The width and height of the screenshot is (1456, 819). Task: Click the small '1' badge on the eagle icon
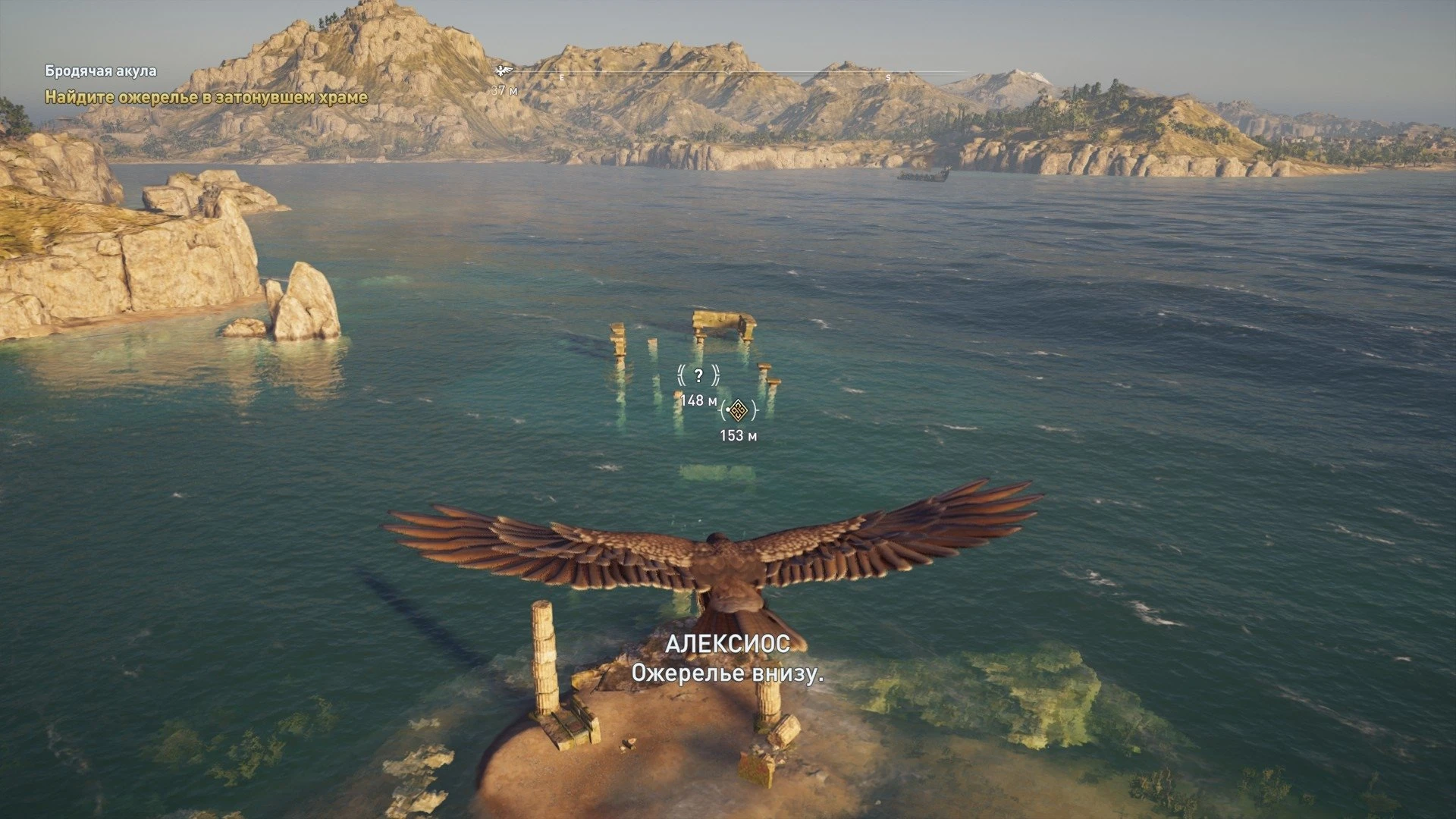pos(501,67)
